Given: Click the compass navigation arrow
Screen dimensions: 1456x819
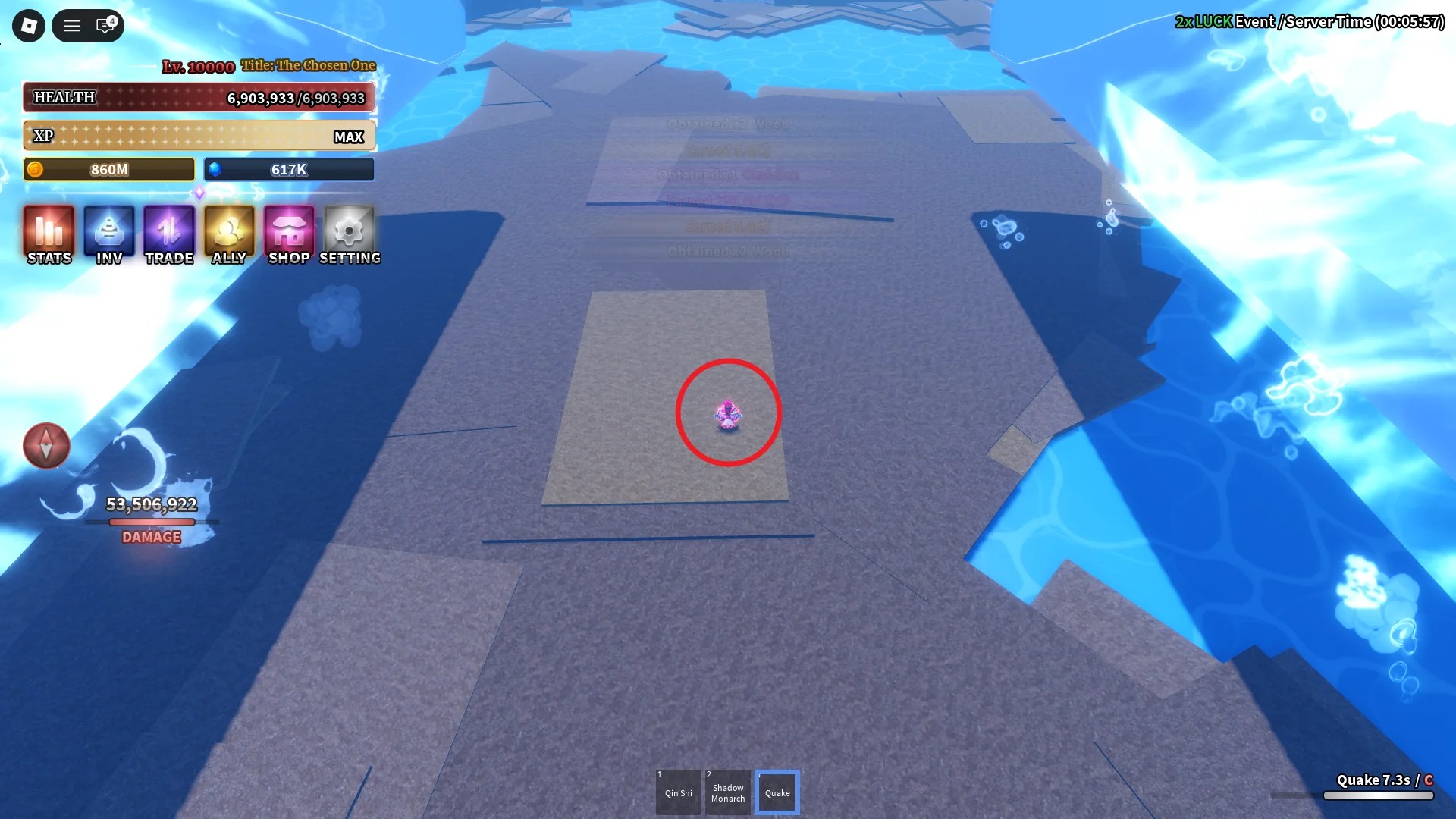Looking at the screenshot, I should point(46,446).
